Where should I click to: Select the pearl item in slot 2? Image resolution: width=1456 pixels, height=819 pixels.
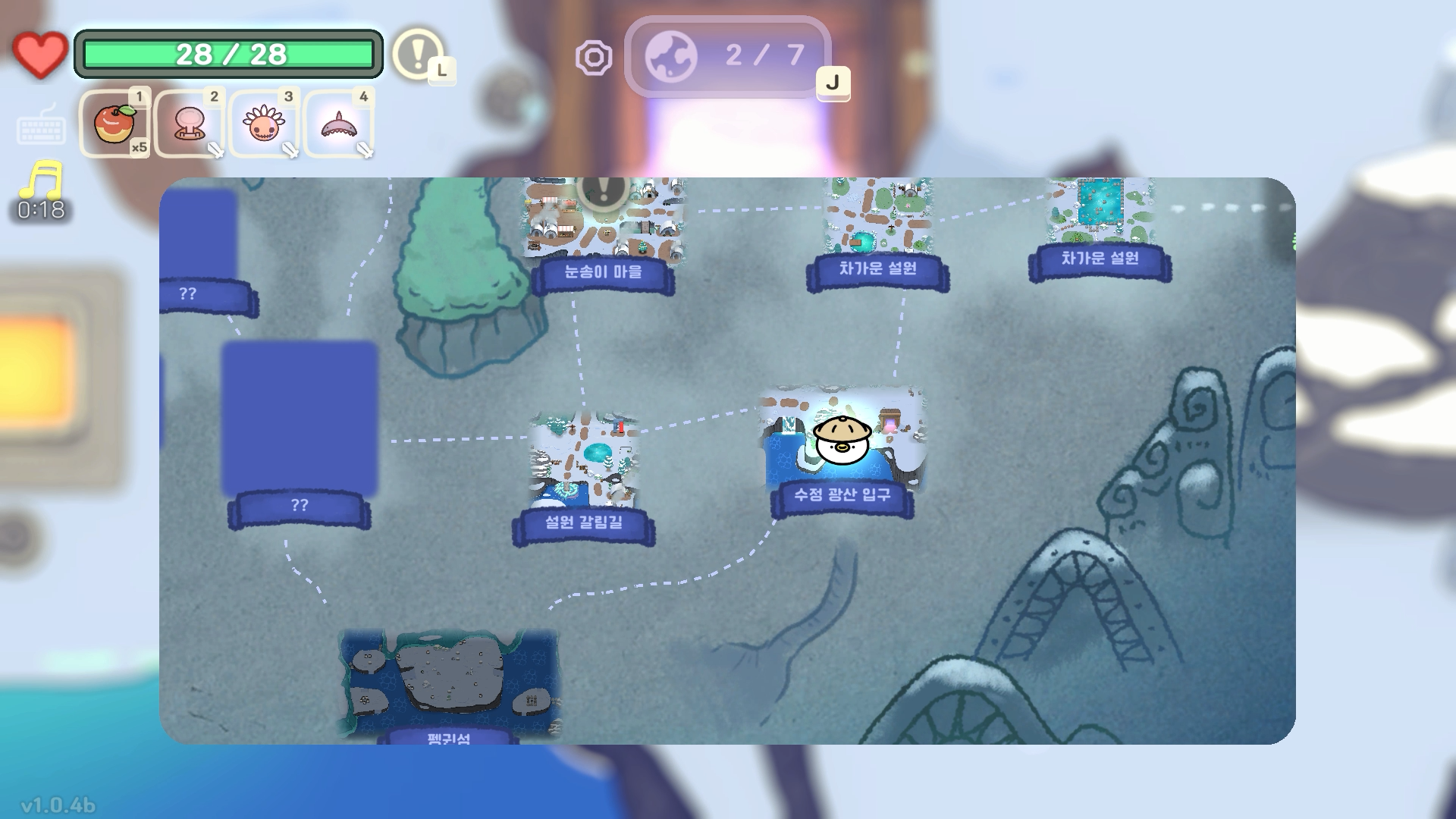point(190,124)
